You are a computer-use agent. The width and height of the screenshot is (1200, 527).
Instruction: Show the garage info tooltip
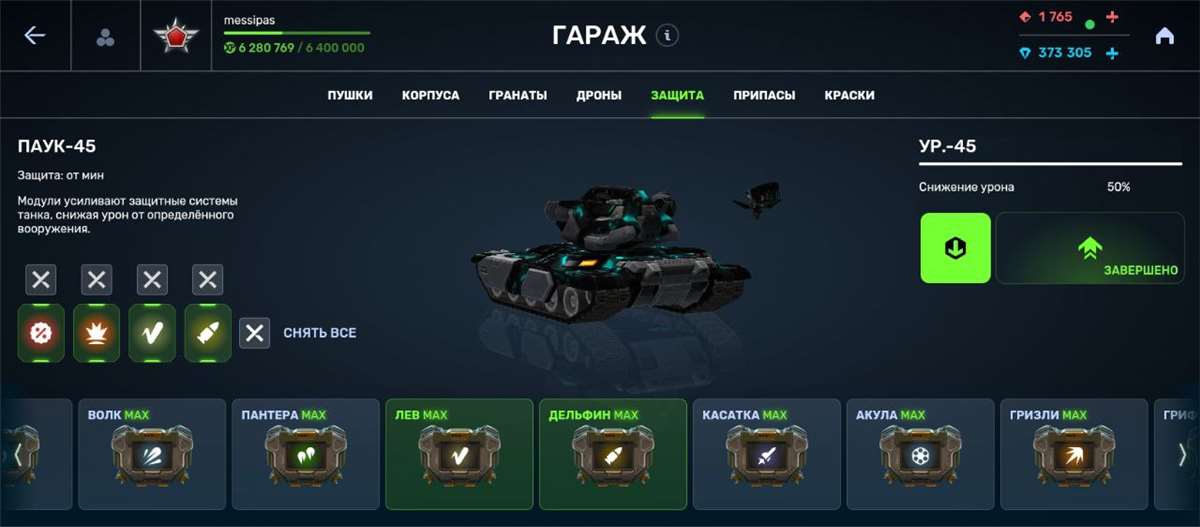[x=668, y=36]
